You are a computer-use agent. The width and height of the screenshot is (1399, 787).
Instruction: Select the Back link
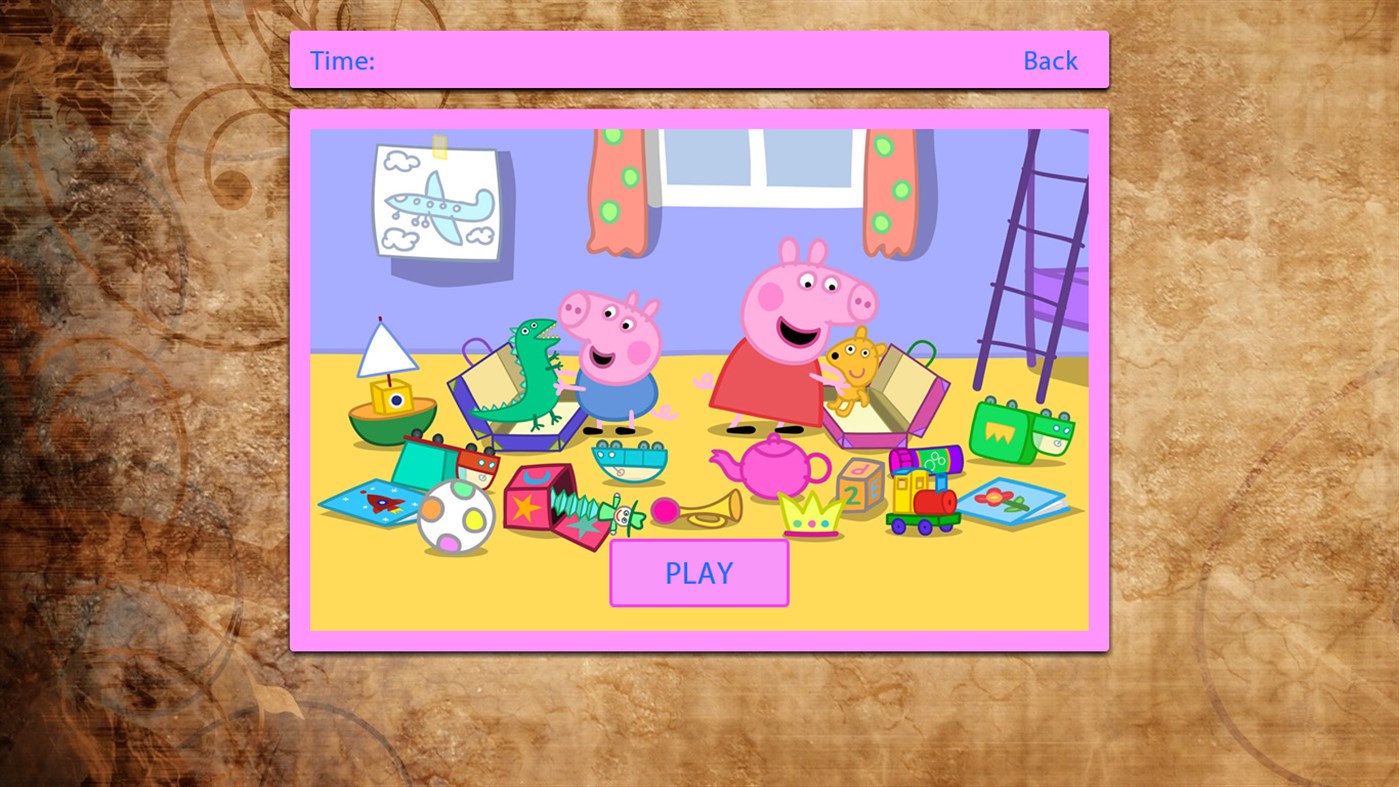point(1050,60)
